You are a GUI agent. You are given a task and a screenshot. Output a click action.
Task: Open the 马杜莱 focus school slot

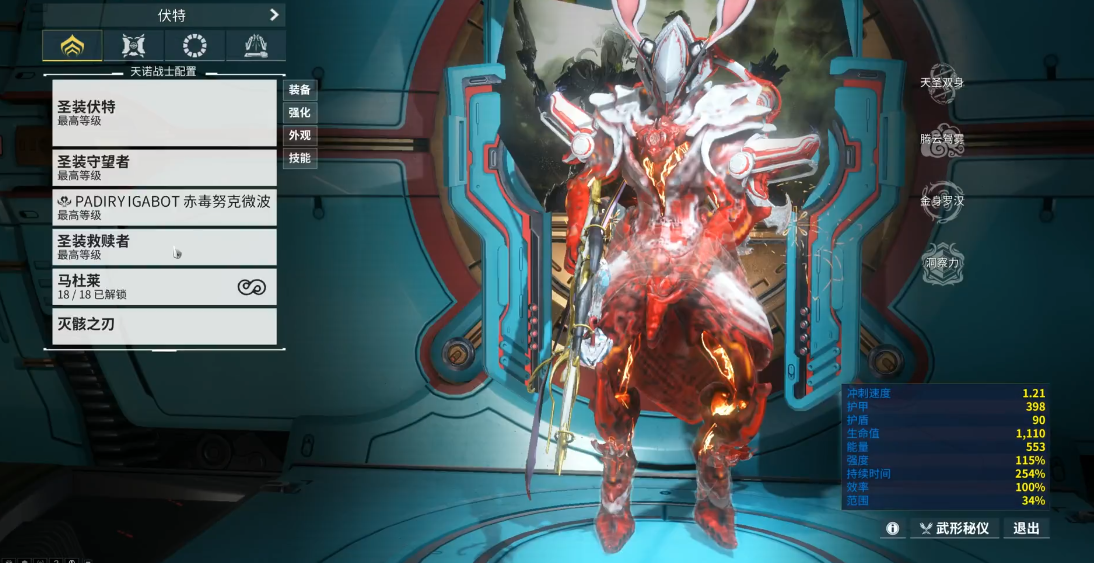click(x=164, y=287)
